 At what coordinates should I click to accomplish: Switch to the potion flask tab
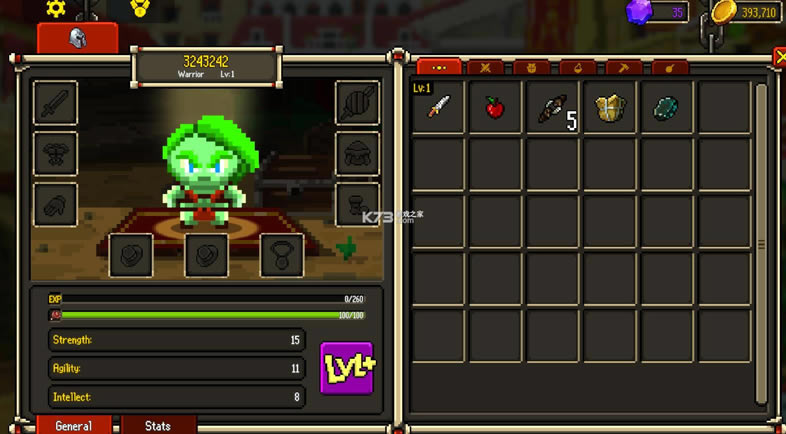578,68
